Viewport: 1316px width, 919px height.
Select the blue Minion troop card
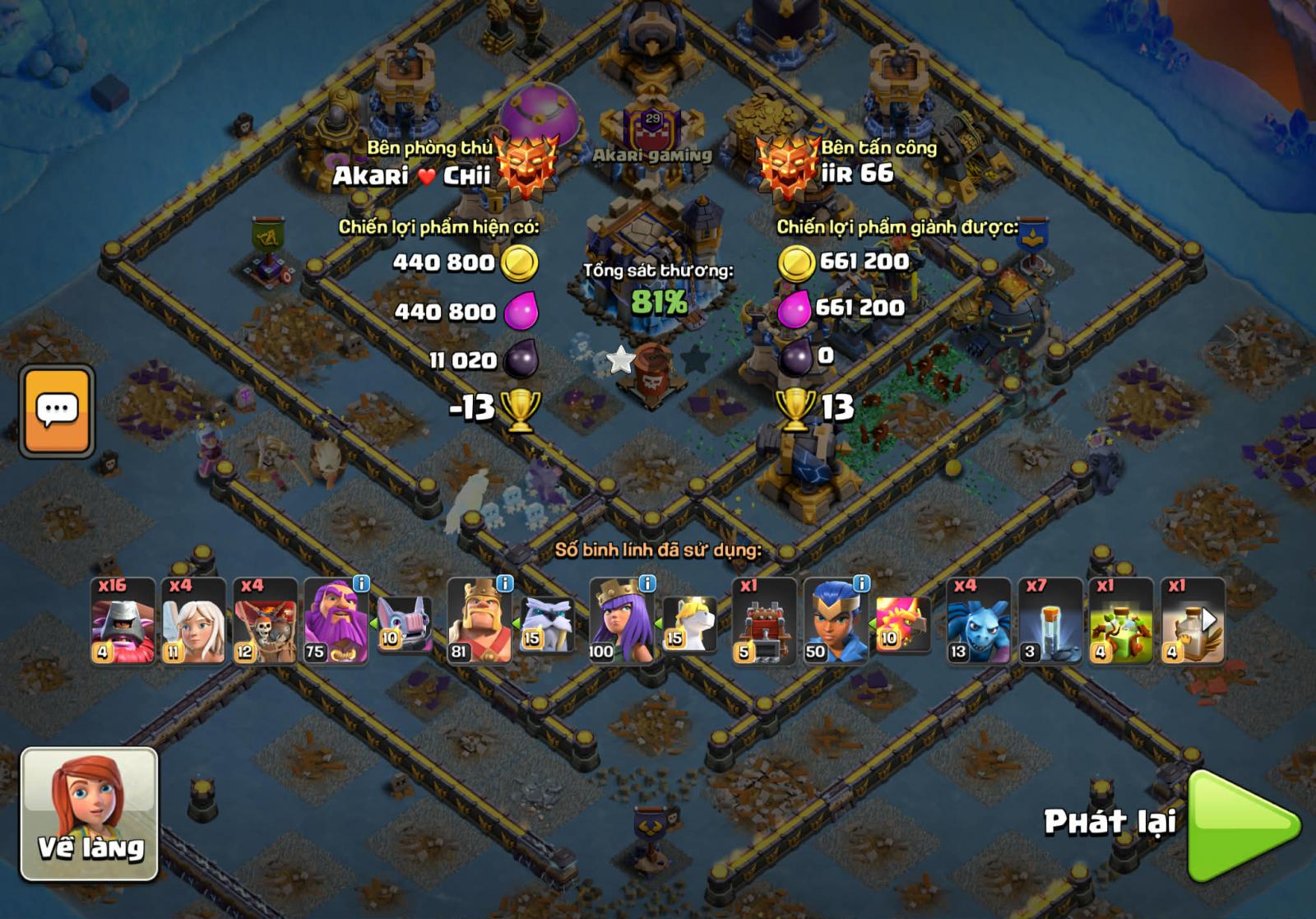click(978, 620)
